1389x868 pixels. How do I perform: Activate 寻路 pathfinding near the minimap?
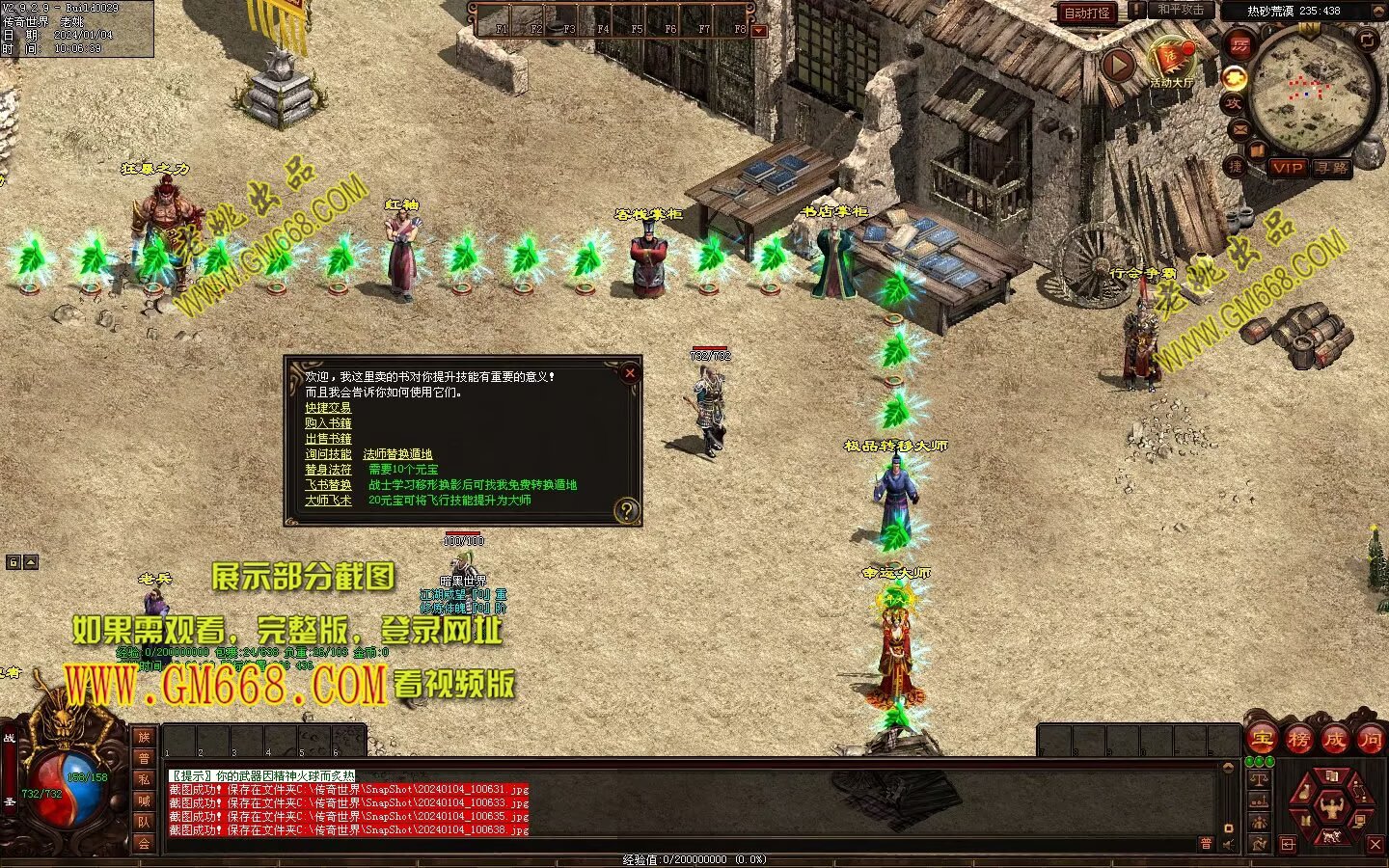[1332, 168]
